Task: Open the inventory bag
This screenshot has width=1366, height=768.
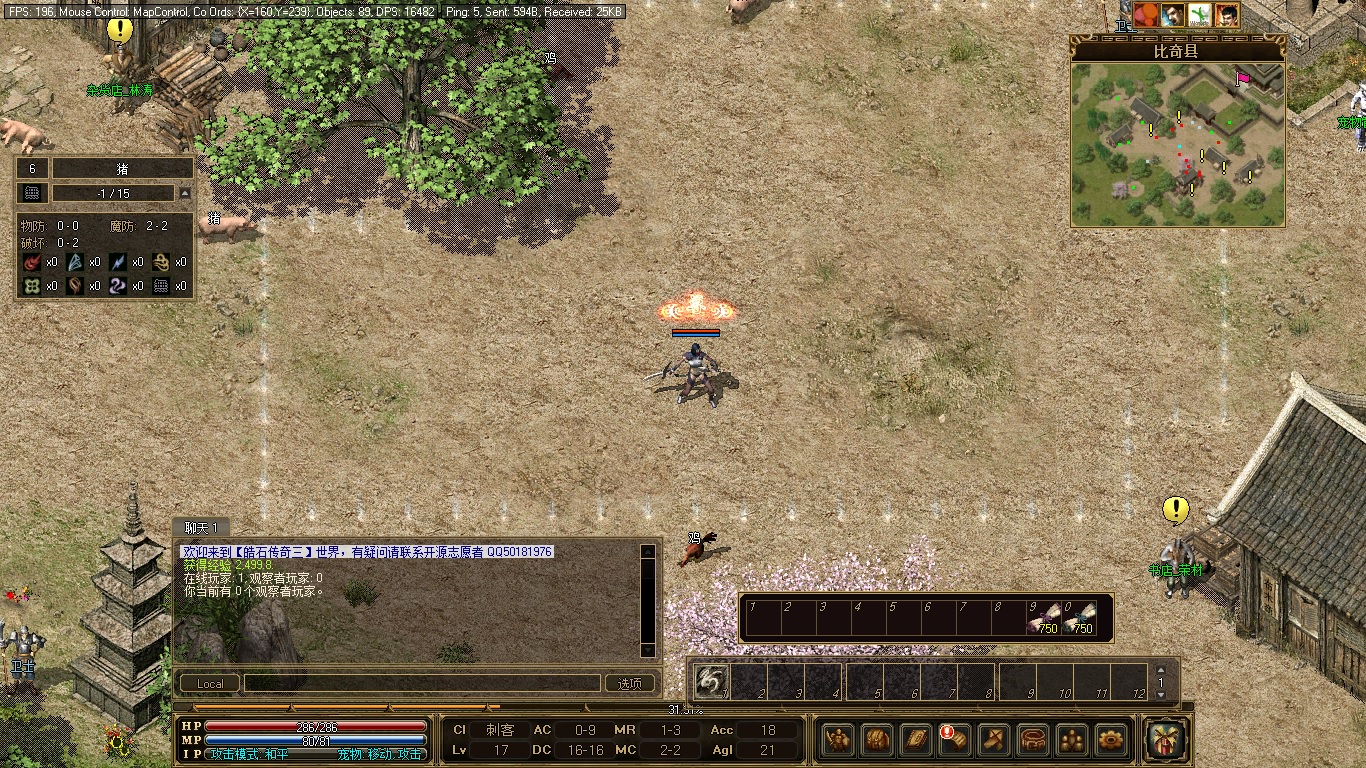Action: tap(877, 739)
